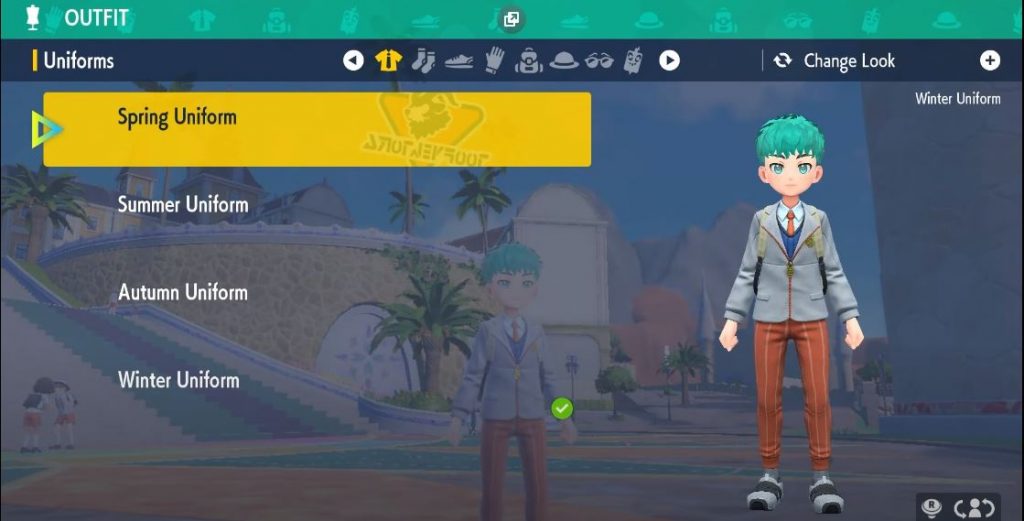
Task: Select the Winter Uniform row
Action: (x=179, y=380)
